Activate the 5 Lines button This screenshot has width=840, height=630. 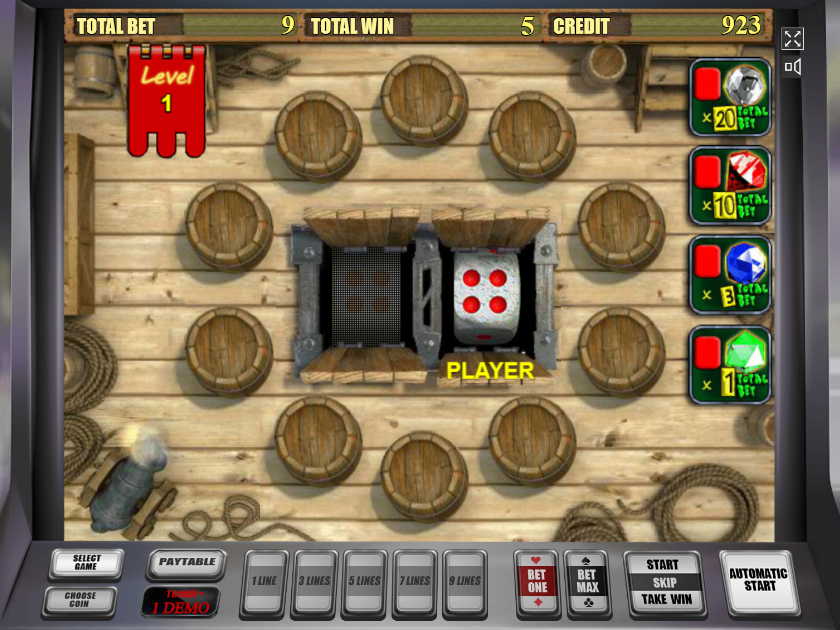[364, 582]
